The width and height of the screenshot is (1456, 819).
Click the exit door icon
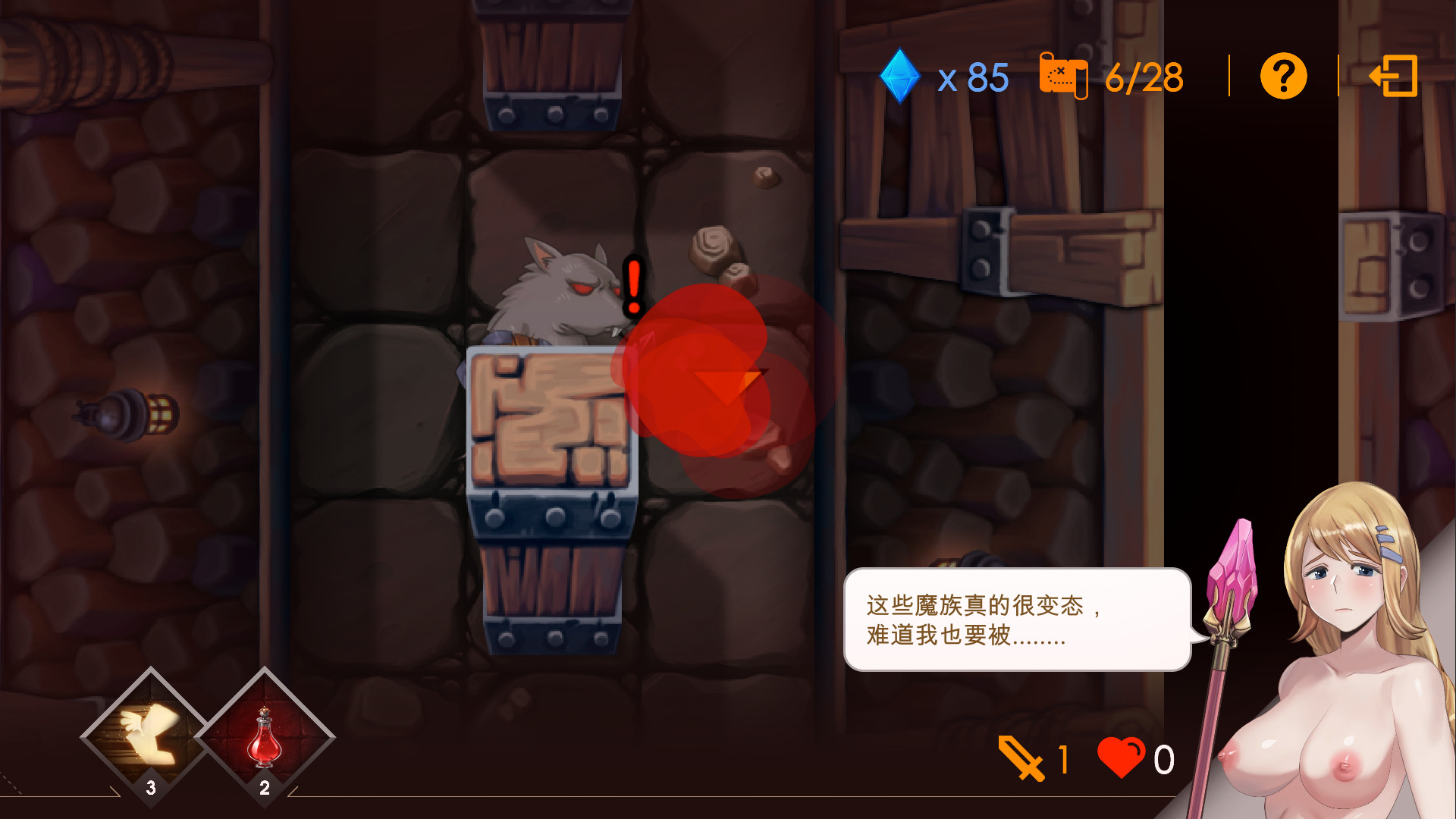[1394, 75]
